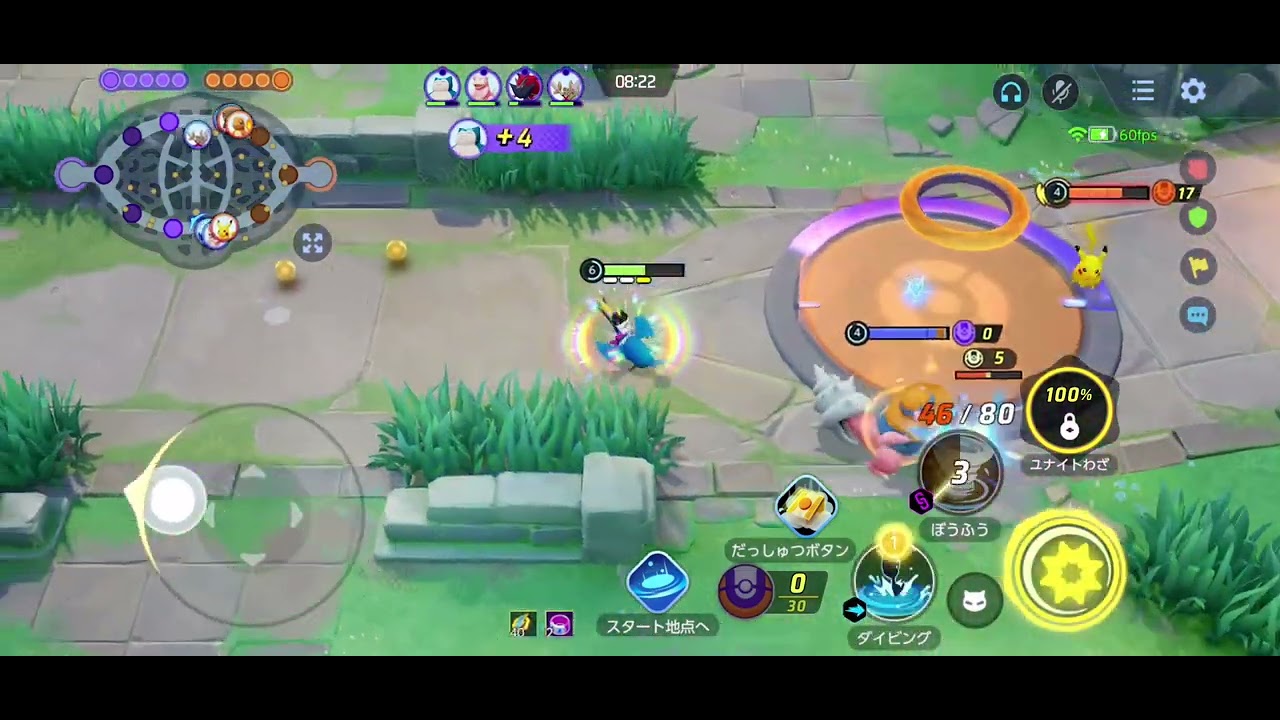Open the settings gear menu
Screen dimensions: 1280x720
tap(1193, 91)
